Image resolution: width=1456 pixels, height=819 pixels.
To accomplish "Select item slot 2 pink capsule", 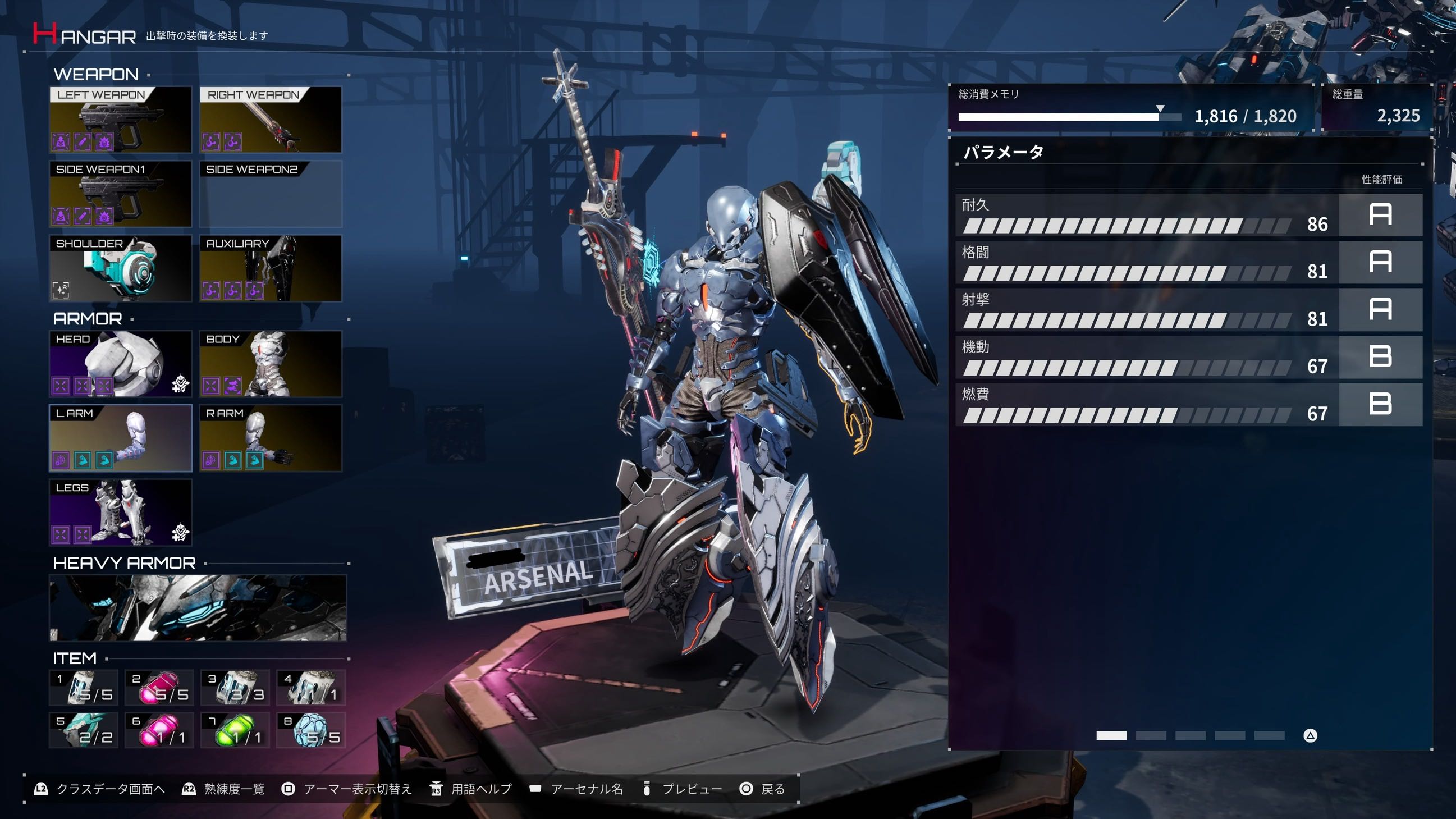I will click(159, 687).
